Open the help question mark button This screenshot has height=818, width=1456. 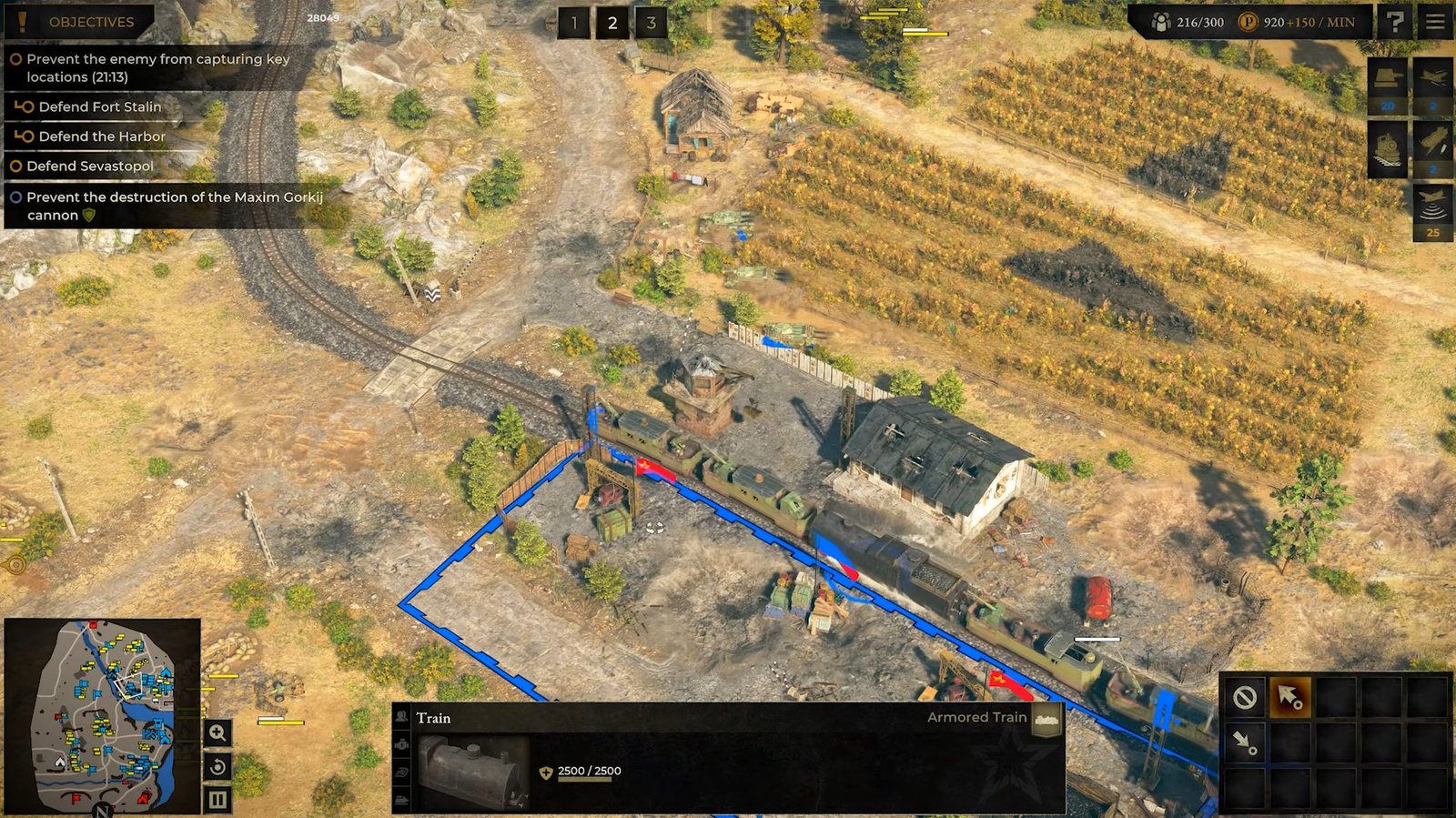1395,22
